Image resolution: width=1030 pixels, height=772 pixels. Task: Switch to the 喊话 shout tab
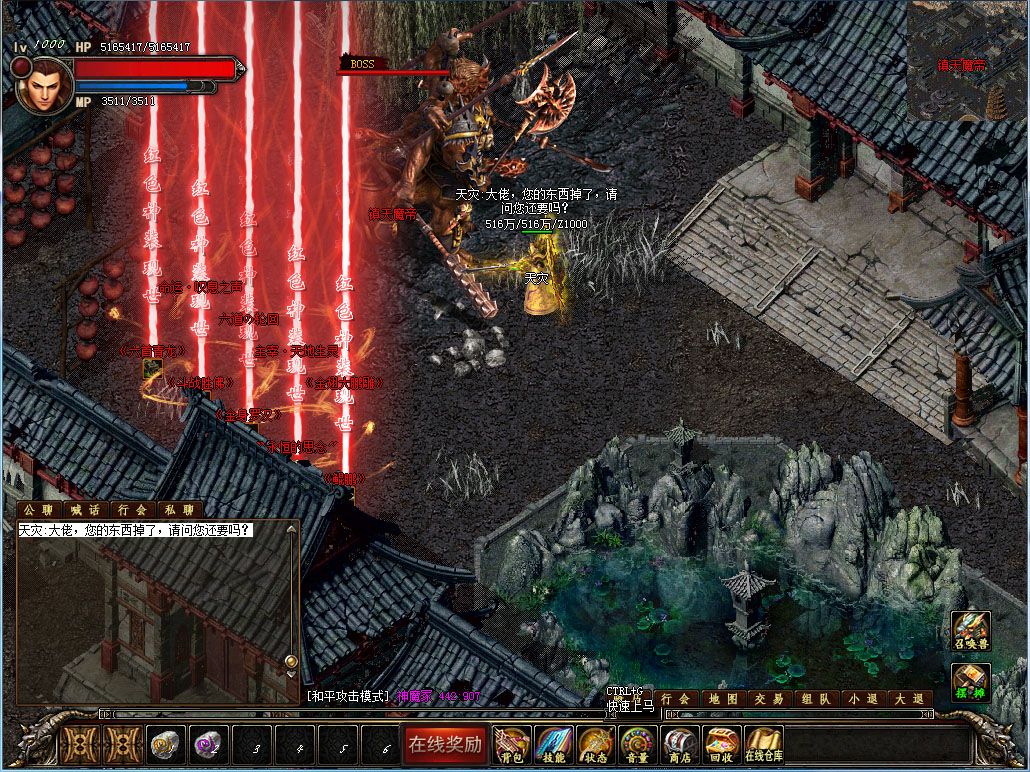point(84,510)
